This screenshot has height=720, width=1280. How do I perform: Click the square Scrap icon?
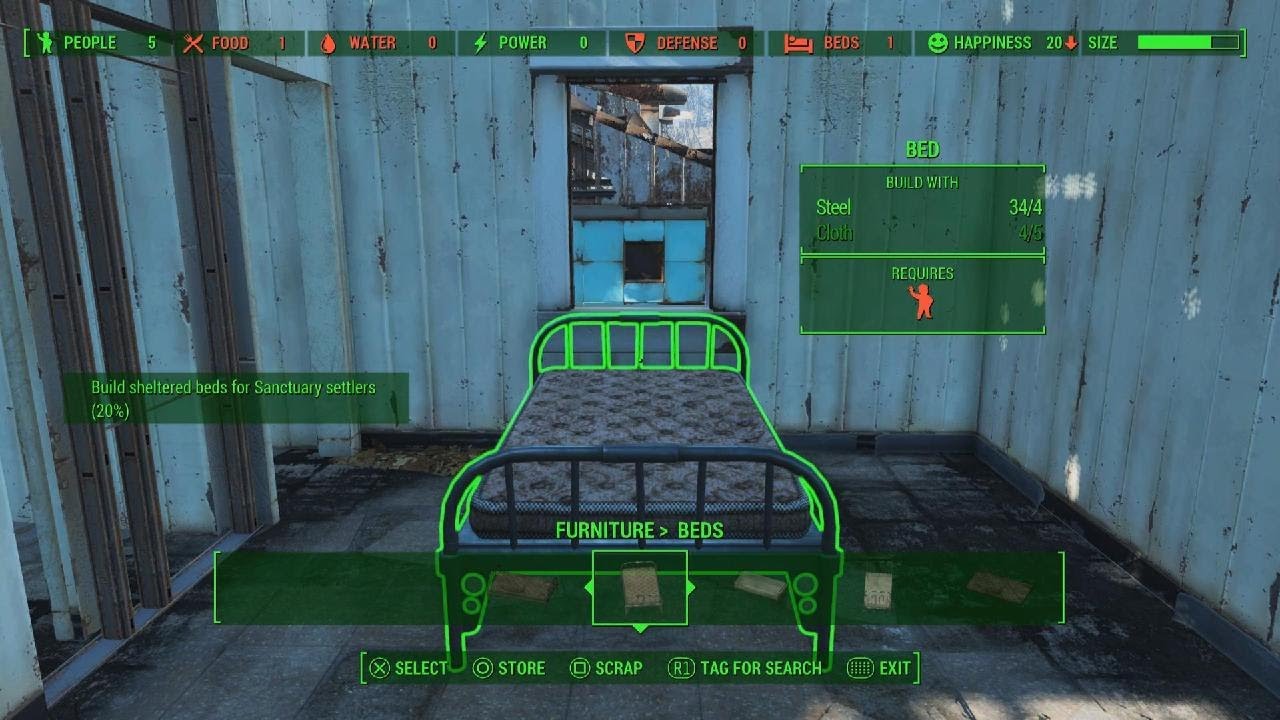tap(579, 668)
